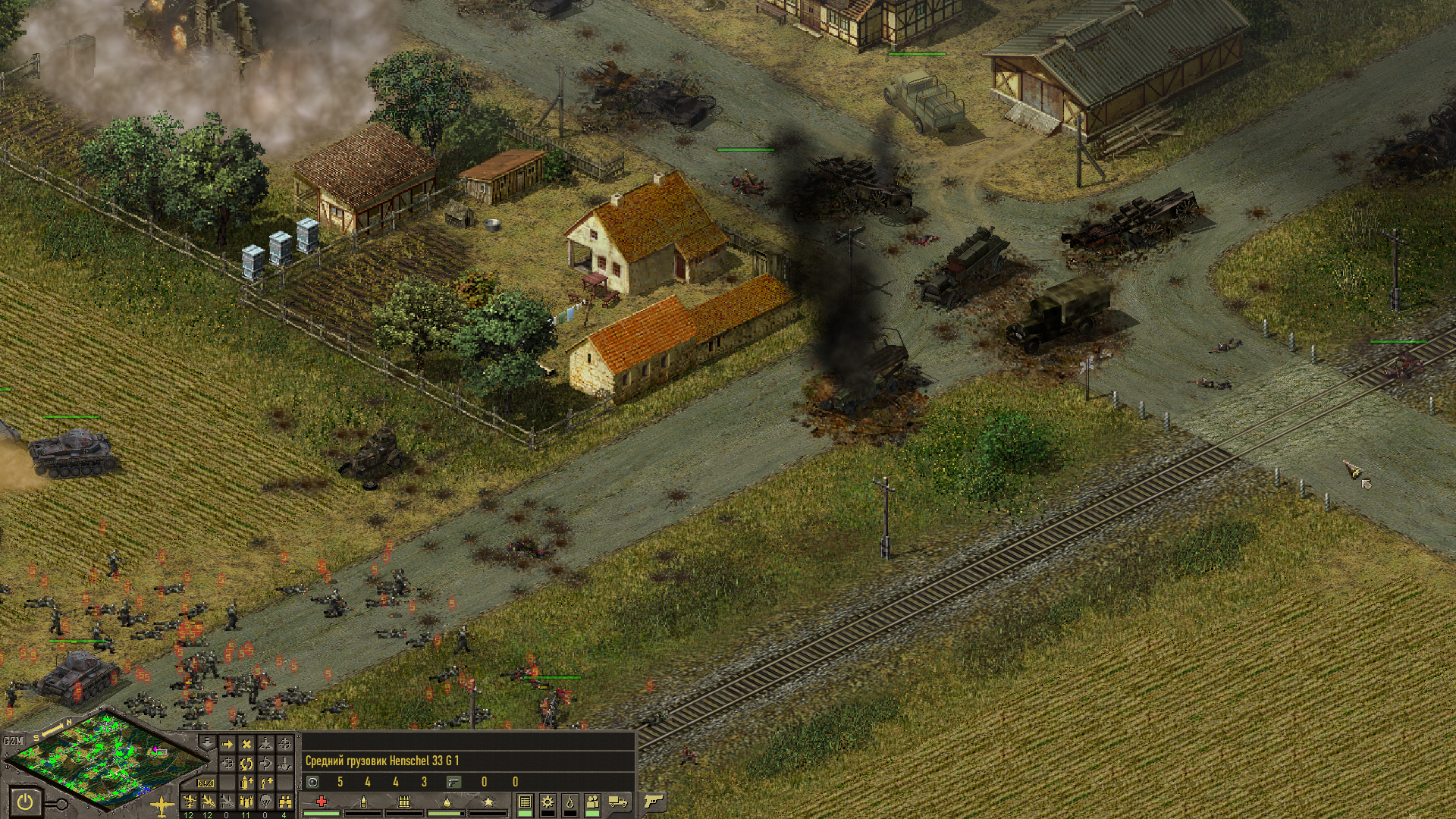Select the truck transport tab
1456x819 pixels.
tap(618, 802)
